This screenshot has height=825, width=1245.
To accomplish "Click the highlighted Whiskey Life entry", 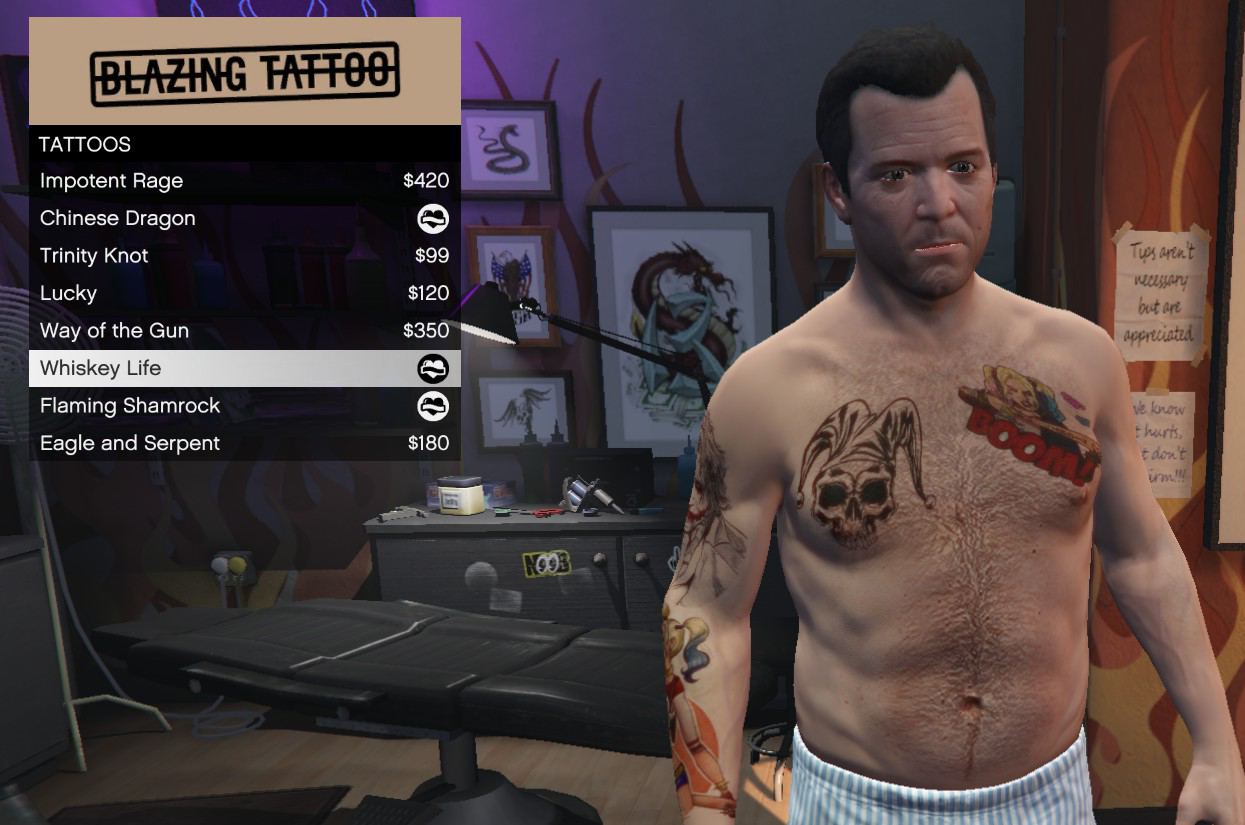I will coord(244,368).
